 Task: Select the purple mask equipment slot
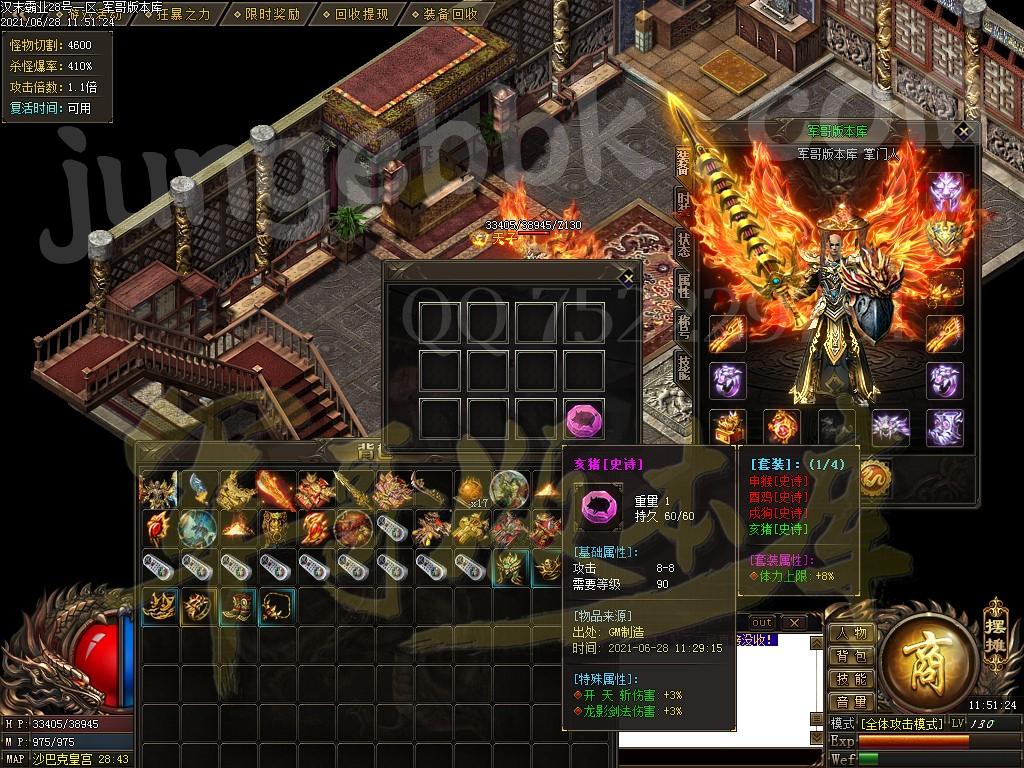(945, 190)
